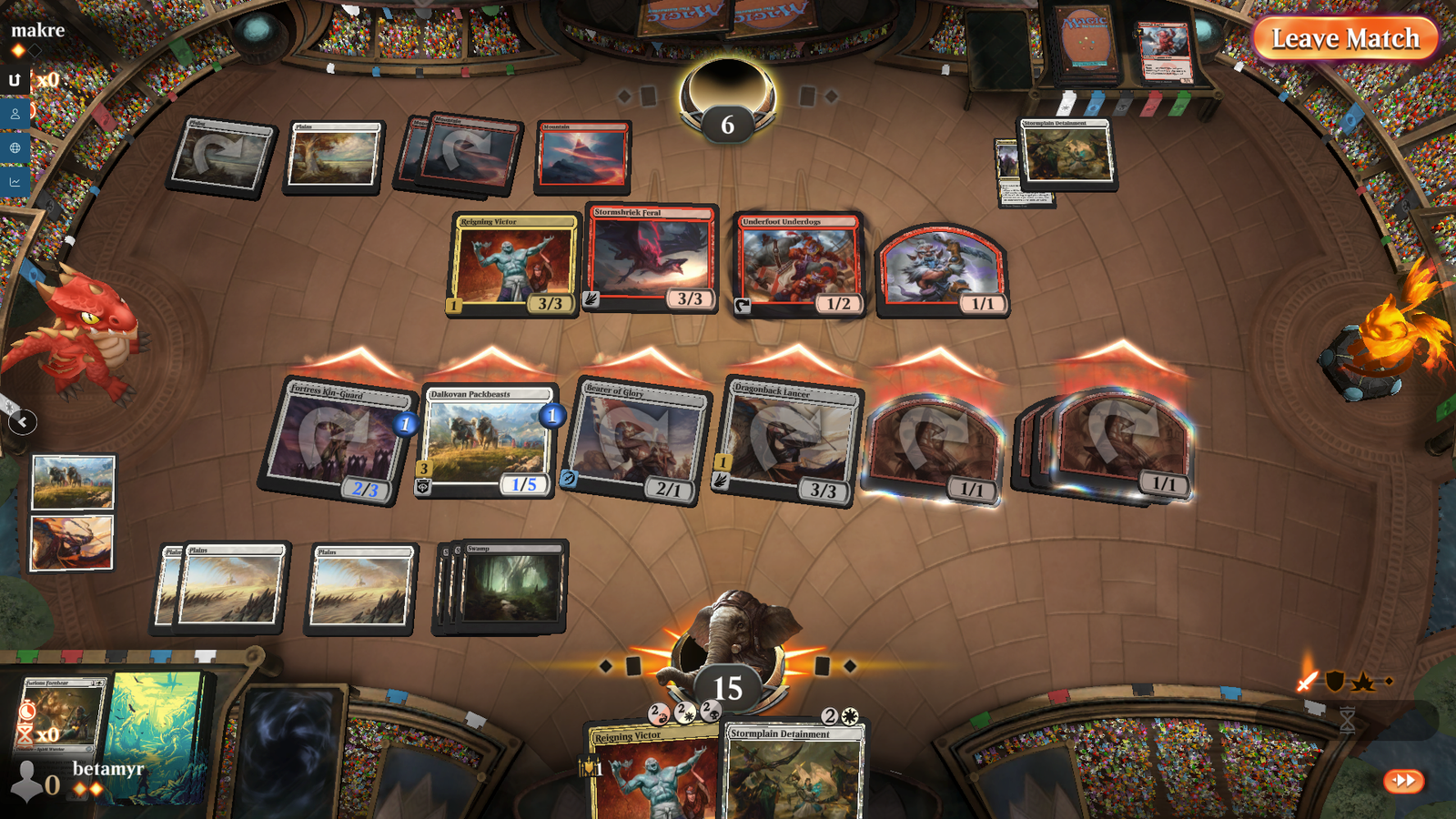
Task: Click the hourglass timer icon near bottom right
Action: pyautogui.click(x=1347, y=720)
